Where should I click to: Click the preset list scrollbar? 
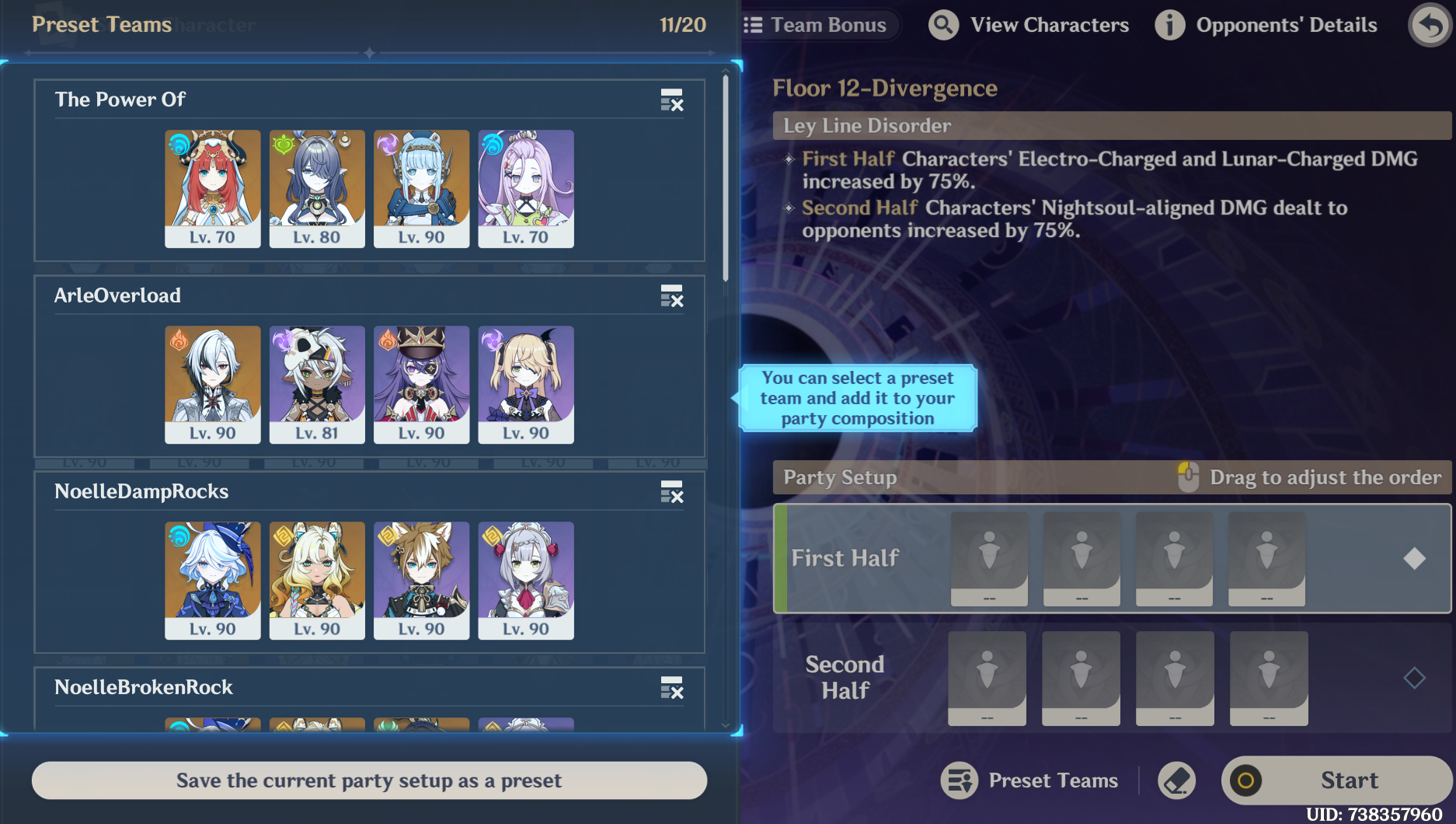726,179
